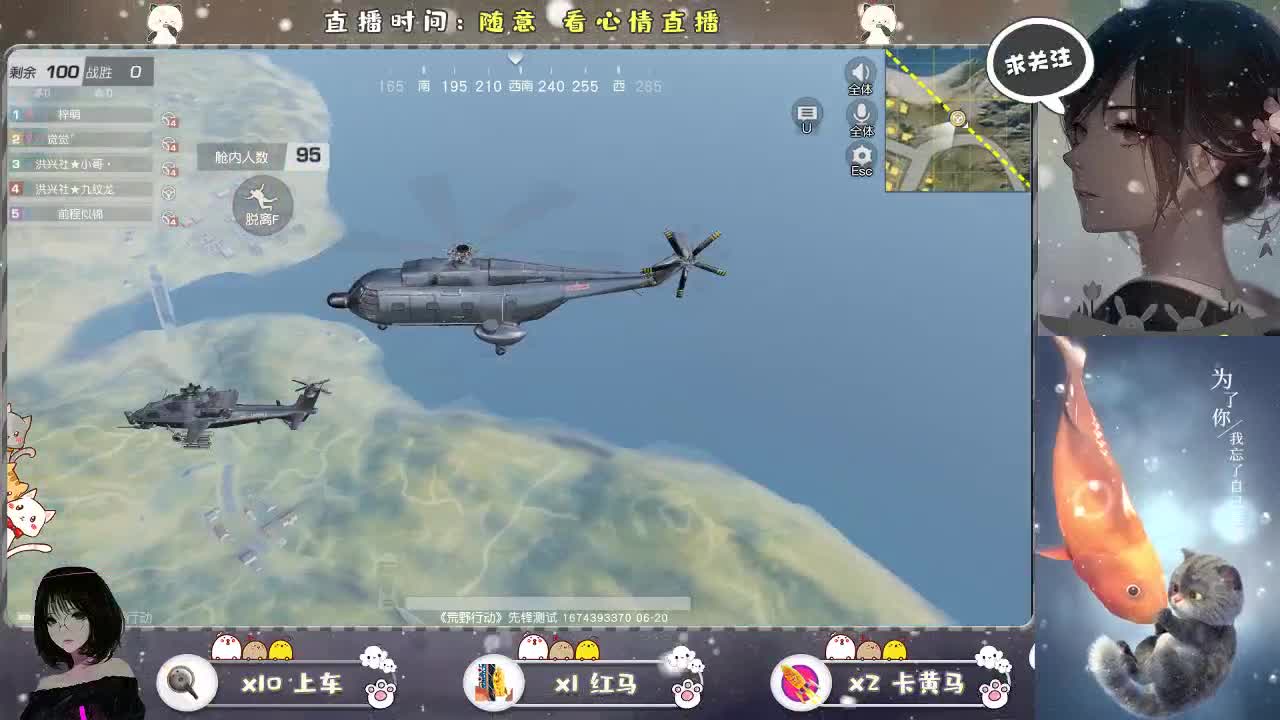Image resolution: width=1280 pixels, height=720 pixels.
Task: Select 觉觉 from the squad list
Action: click(x=60, y=139)
